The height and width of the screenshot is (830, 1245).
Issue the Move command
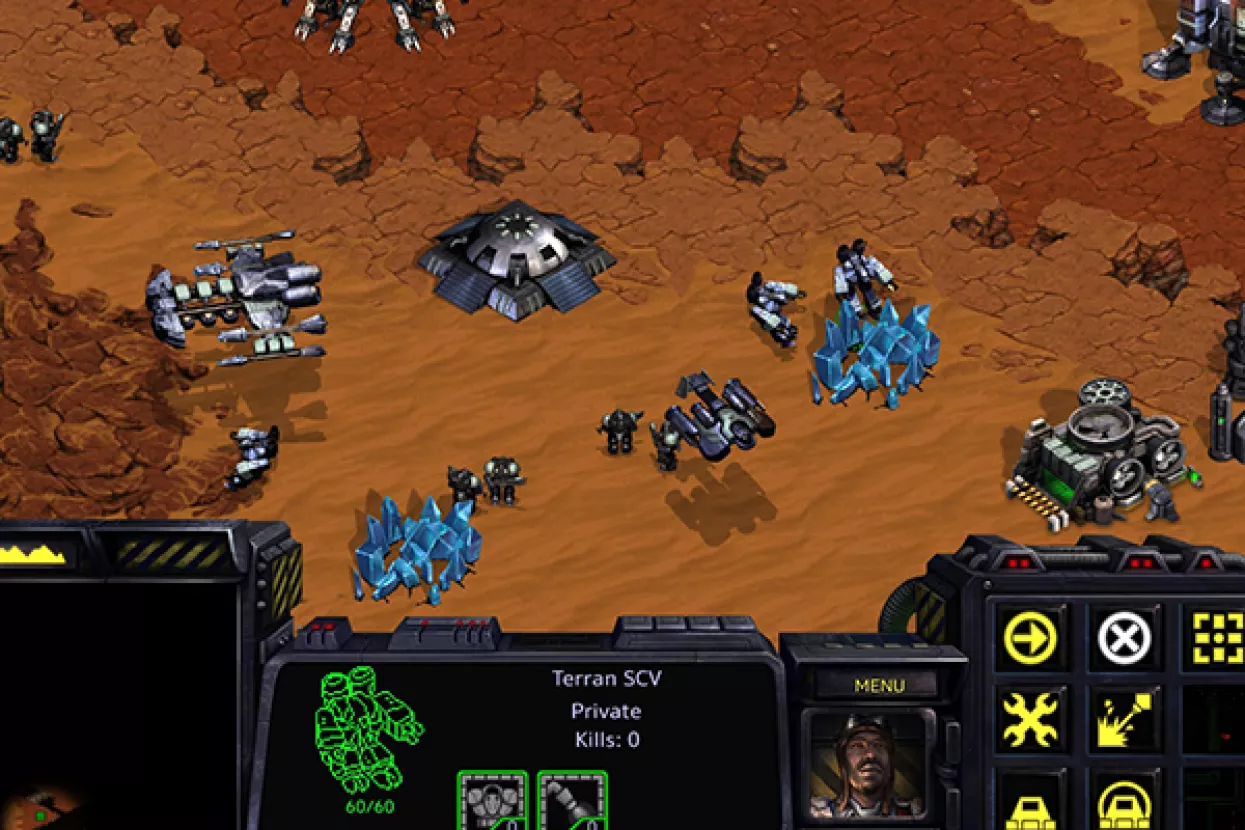pos(1030,637)
